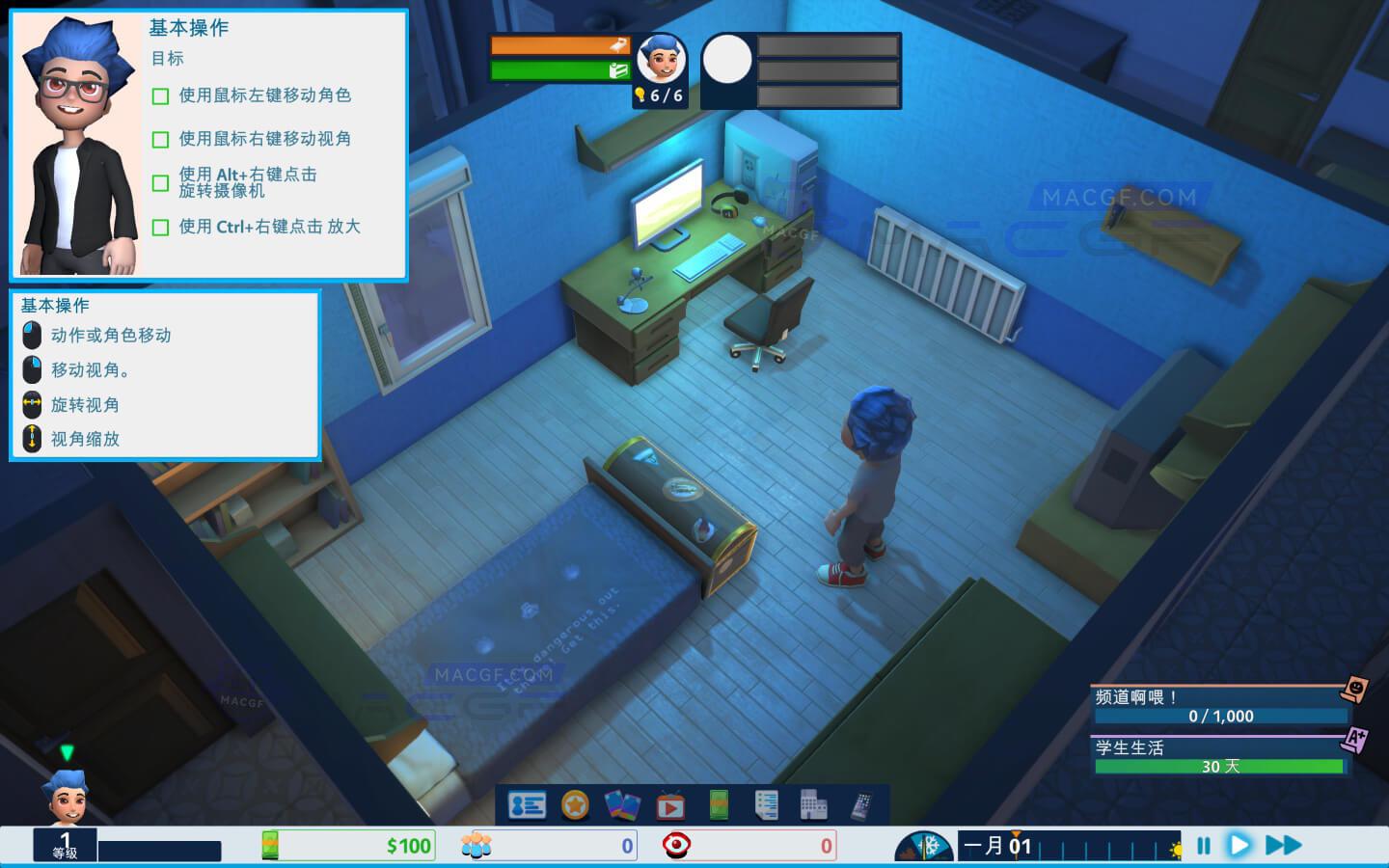Open the photo cards collection
Screen dimensions: 1389x868
click(x=620, y=803)
